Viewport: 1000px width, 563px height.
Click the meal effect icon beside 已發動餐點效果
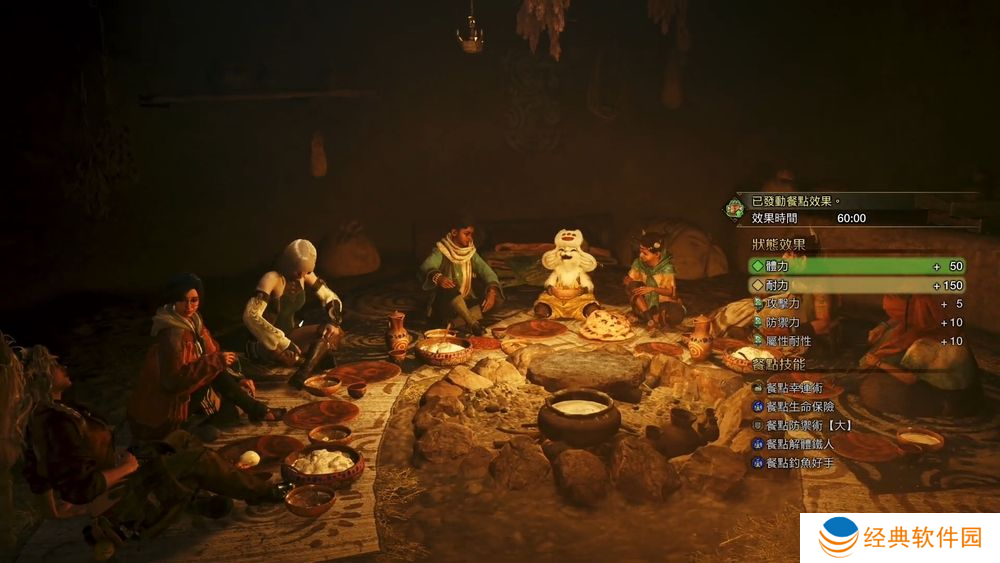[735, 209]
